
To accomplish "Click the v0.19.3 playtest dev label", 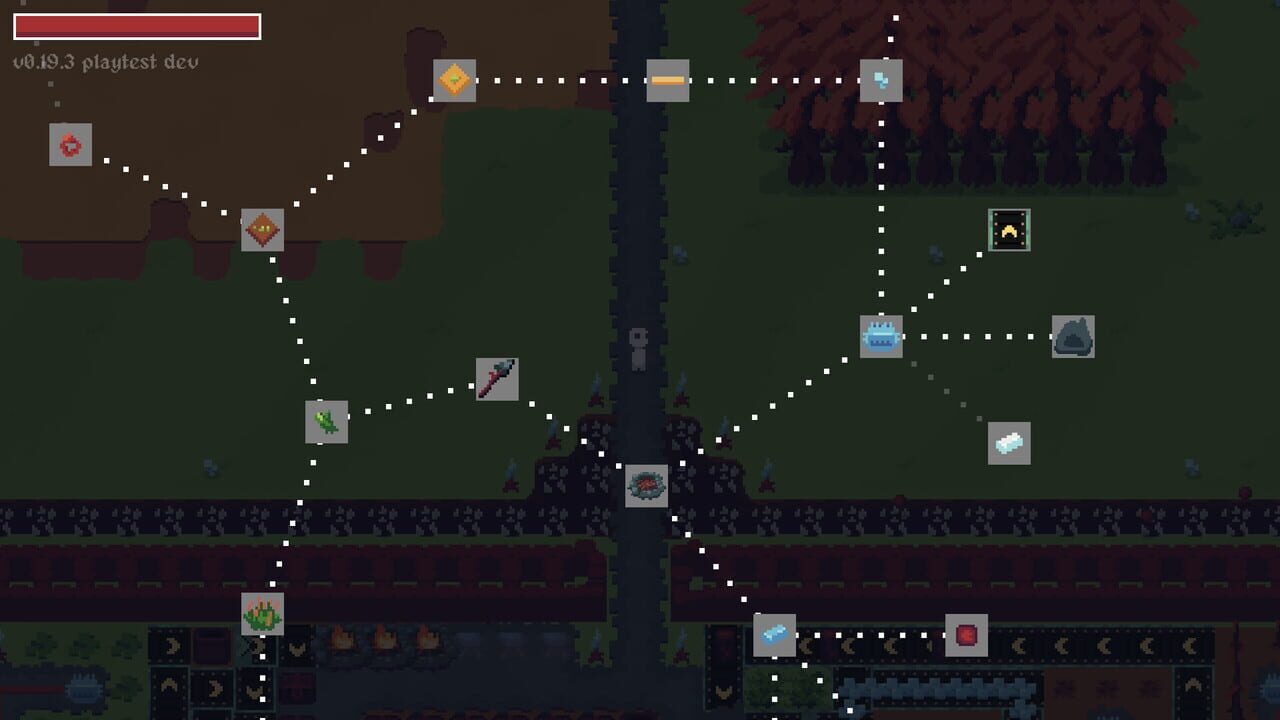I will [105, 60].
